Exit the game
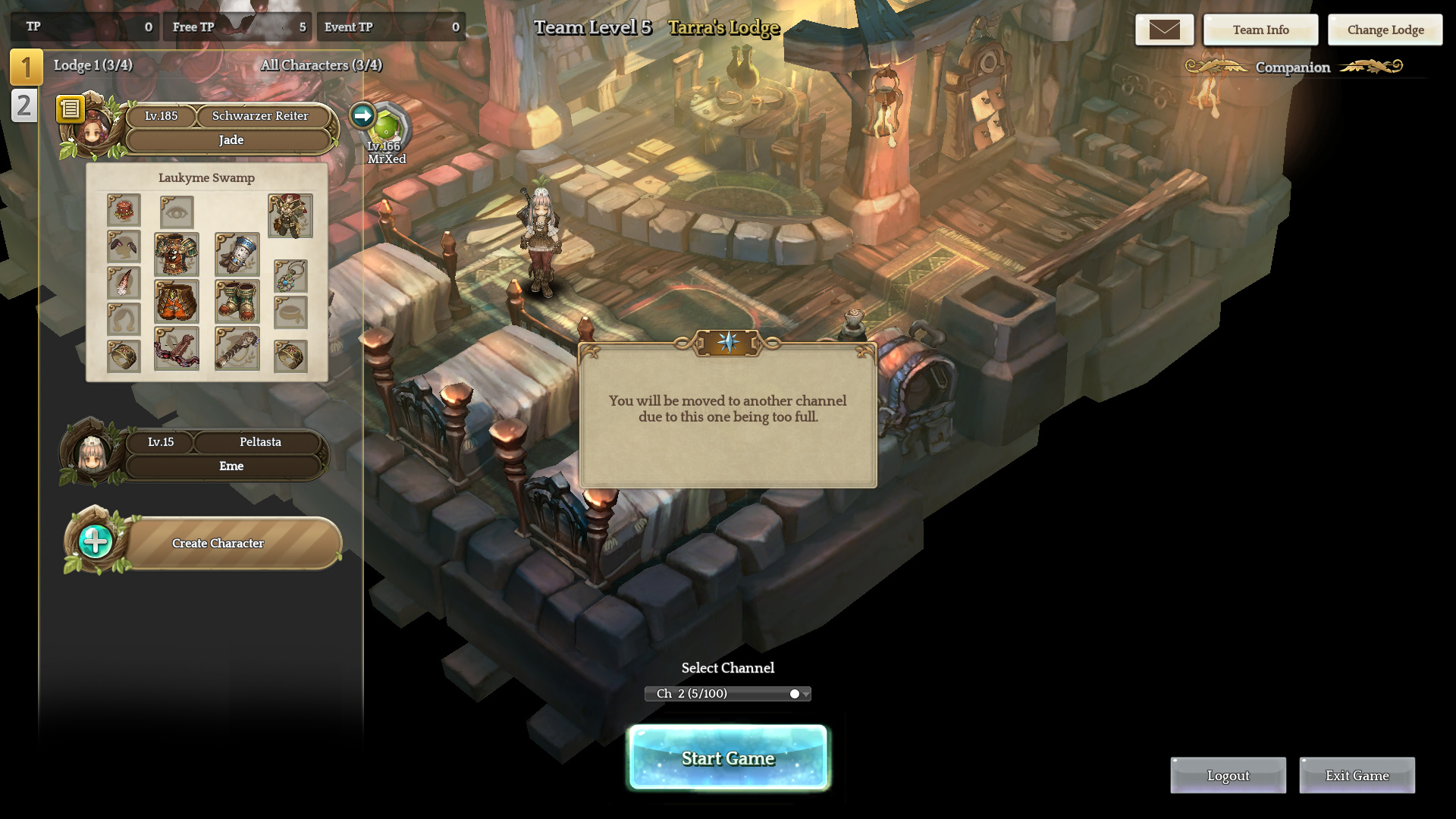The image size is (1456, 819). pos(1357,775)
